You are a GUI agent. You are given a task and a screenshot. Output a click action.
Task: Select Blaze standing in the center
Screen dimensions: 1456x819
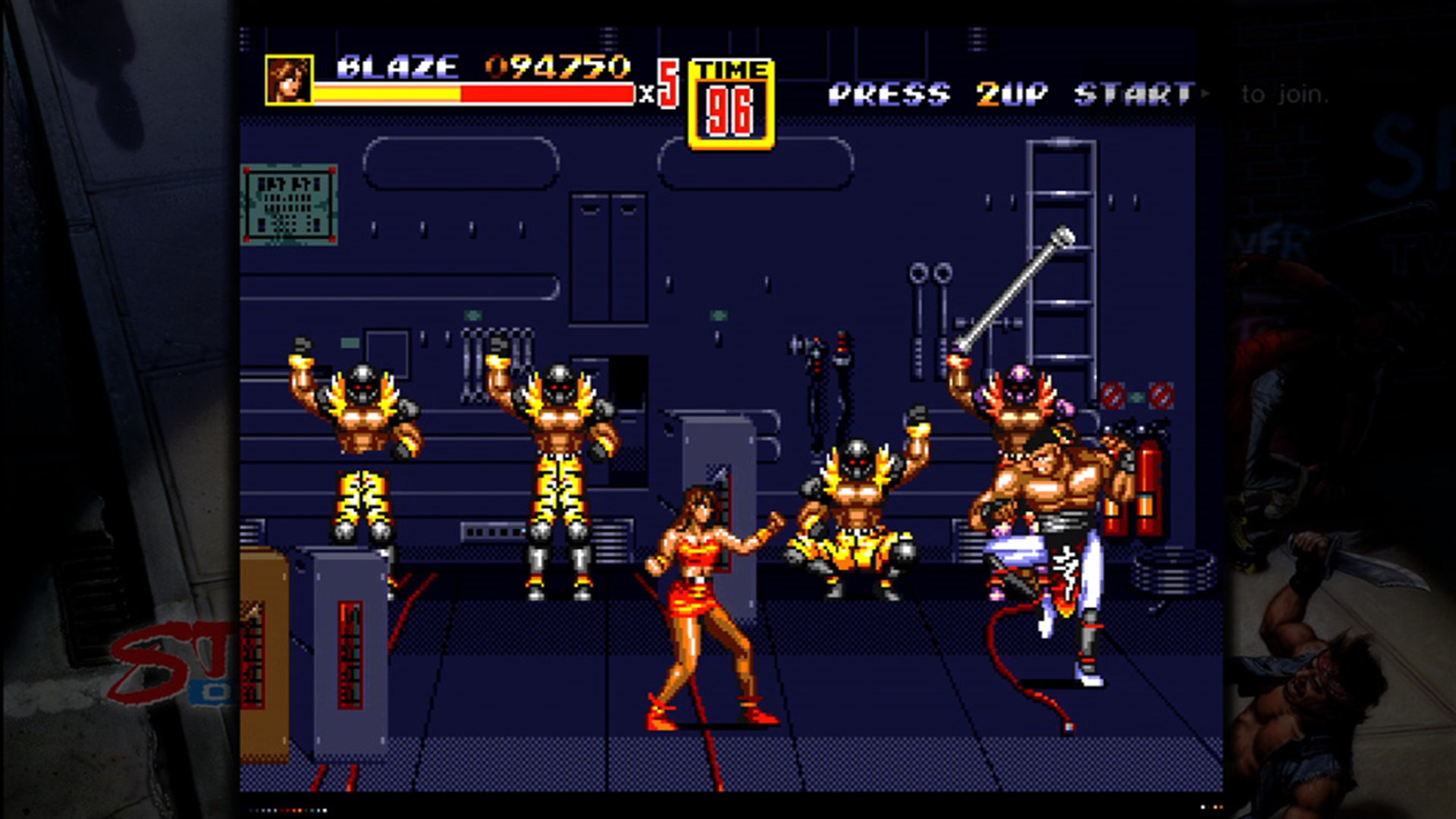698,599
